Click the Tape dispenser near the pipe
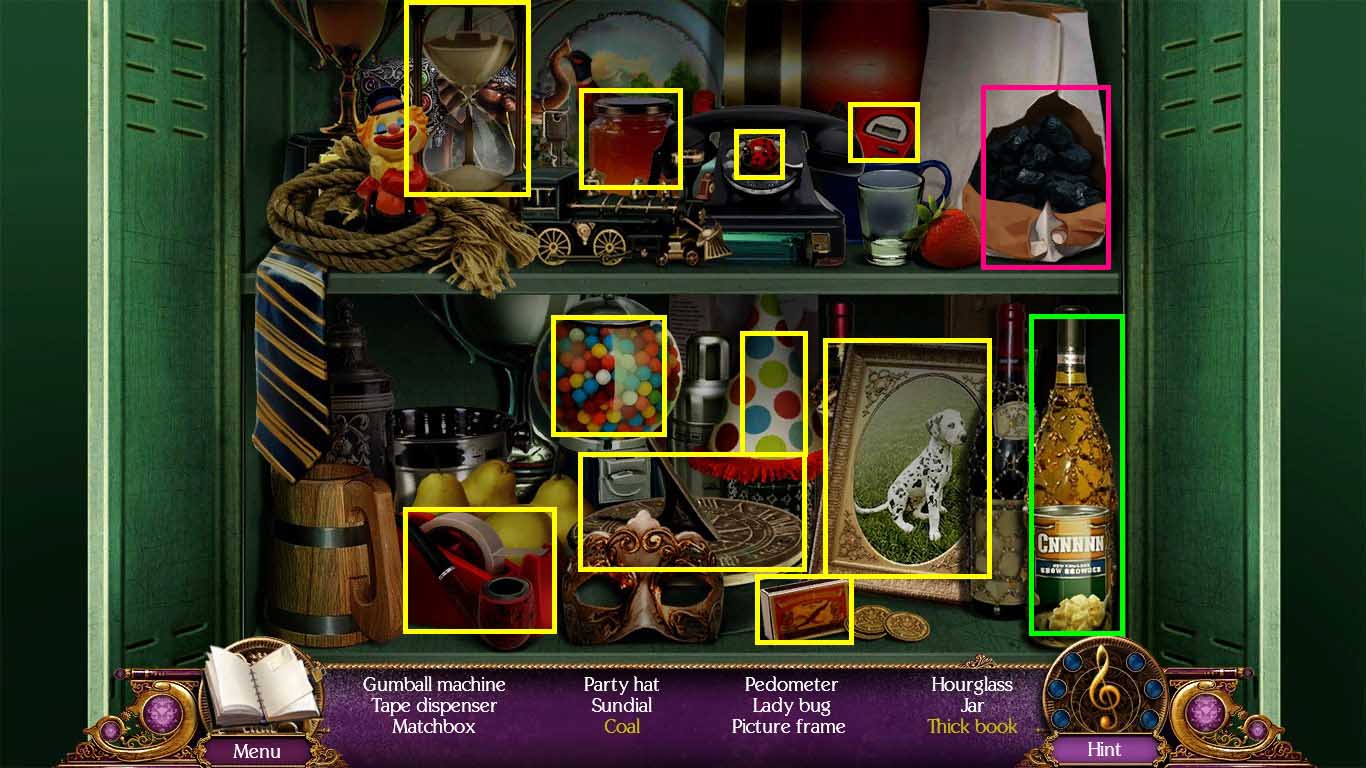Image resolution: width=1366 pixels, height=768 pixels. (480, 568)
